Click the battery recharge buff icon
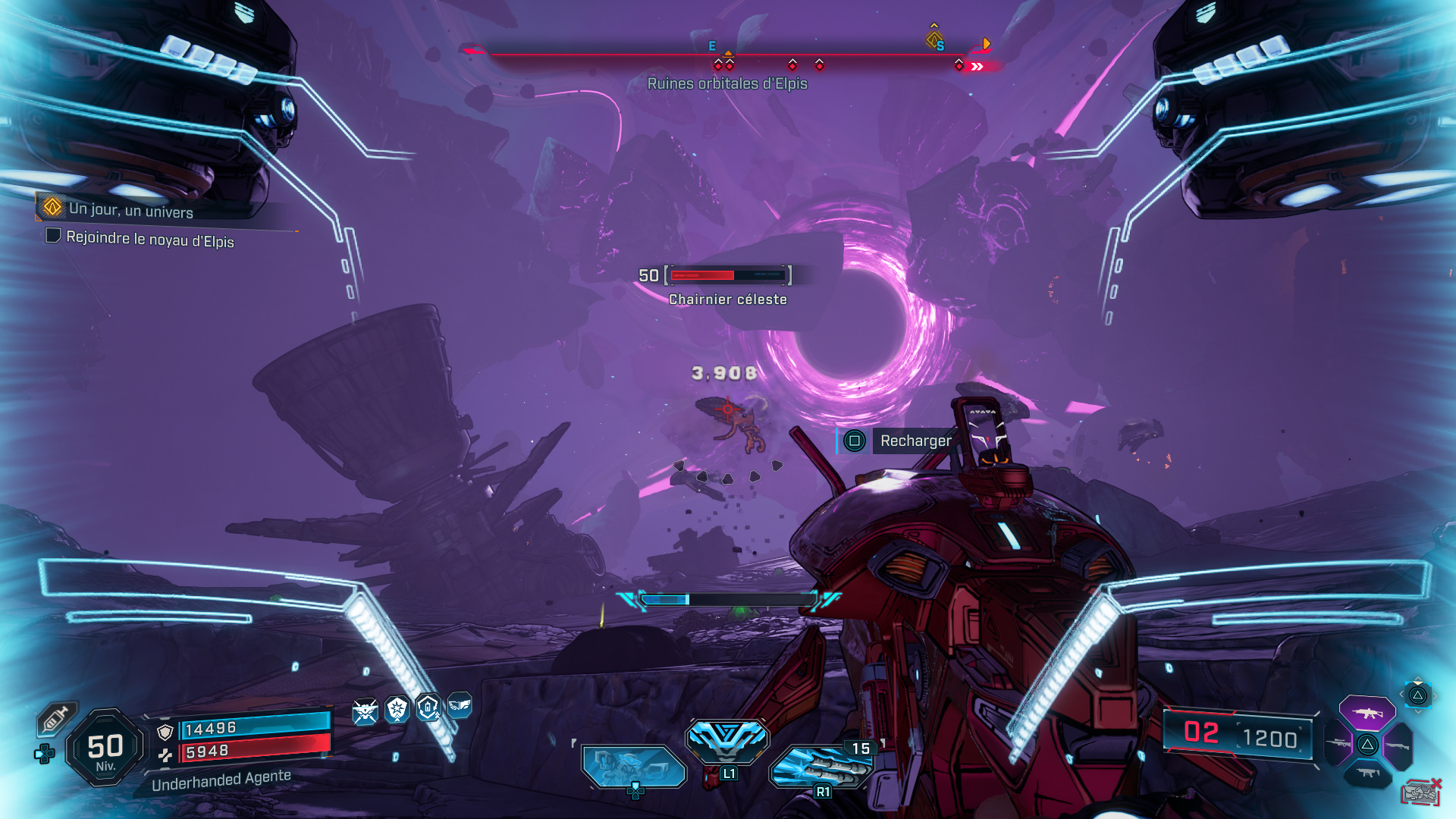1456x819 pixels. 428,709
